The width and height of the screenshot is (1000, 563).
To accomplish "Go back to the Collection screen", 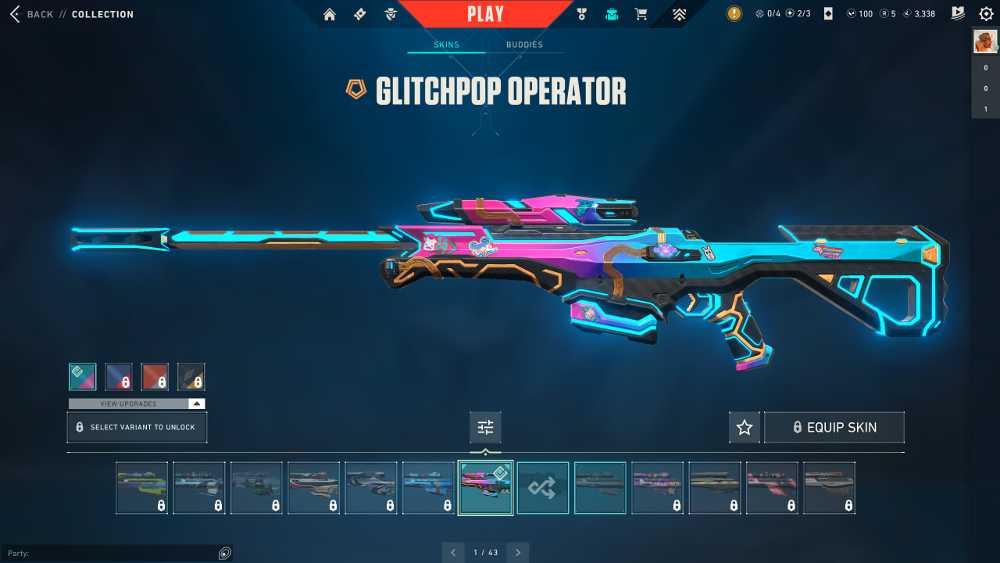I will coord(32,14).
